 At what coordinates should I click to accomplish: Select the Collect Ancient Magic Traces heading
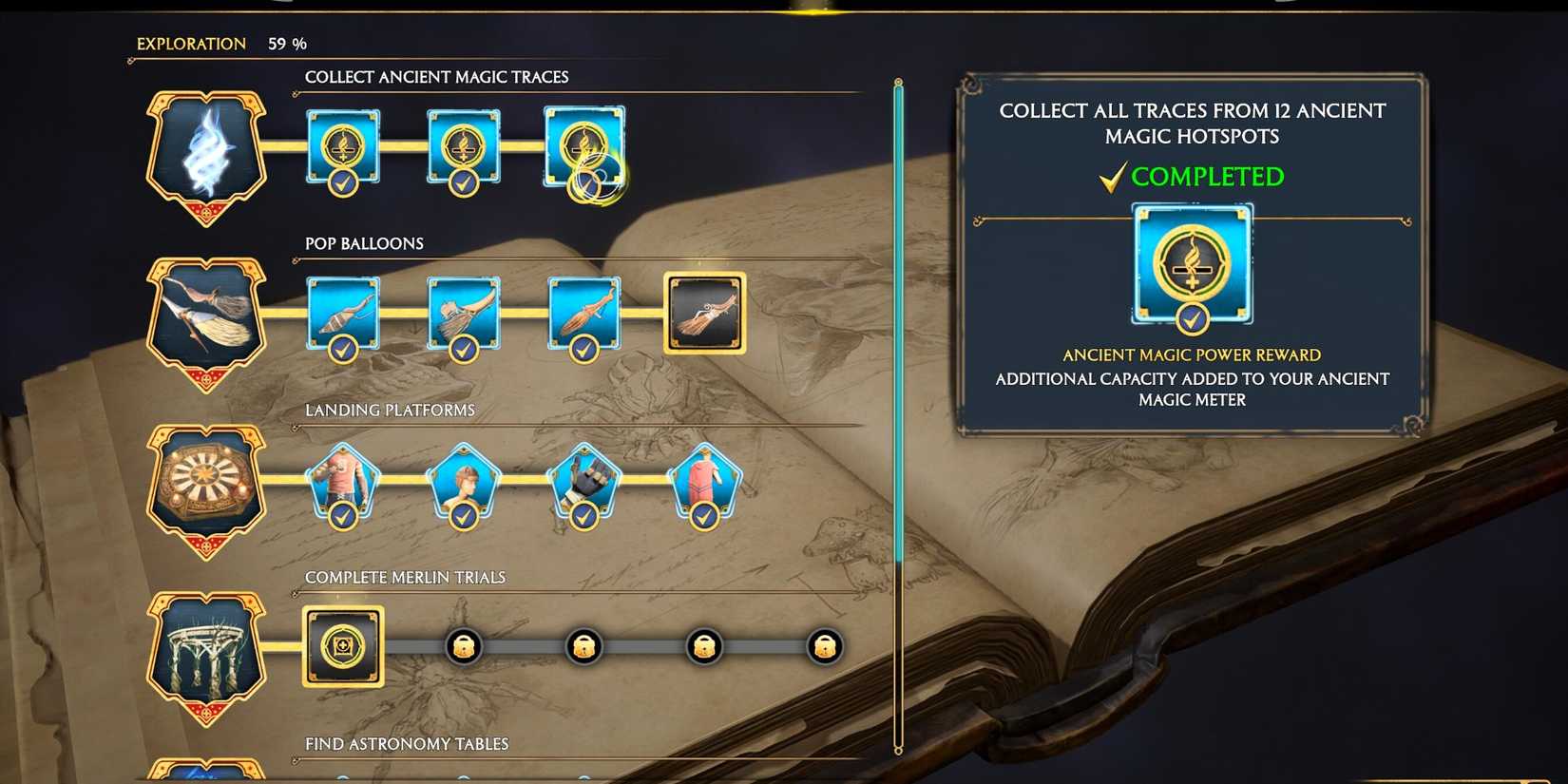[x=436, y=77]
